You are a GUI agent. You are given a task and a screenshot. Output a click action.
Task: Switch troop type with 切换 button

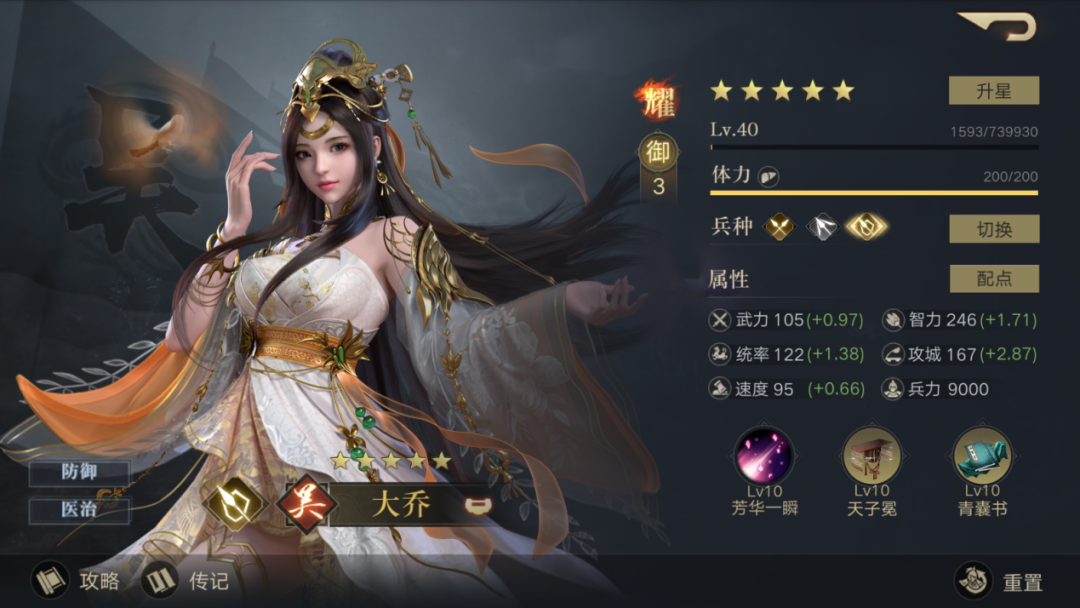point(993,229)
